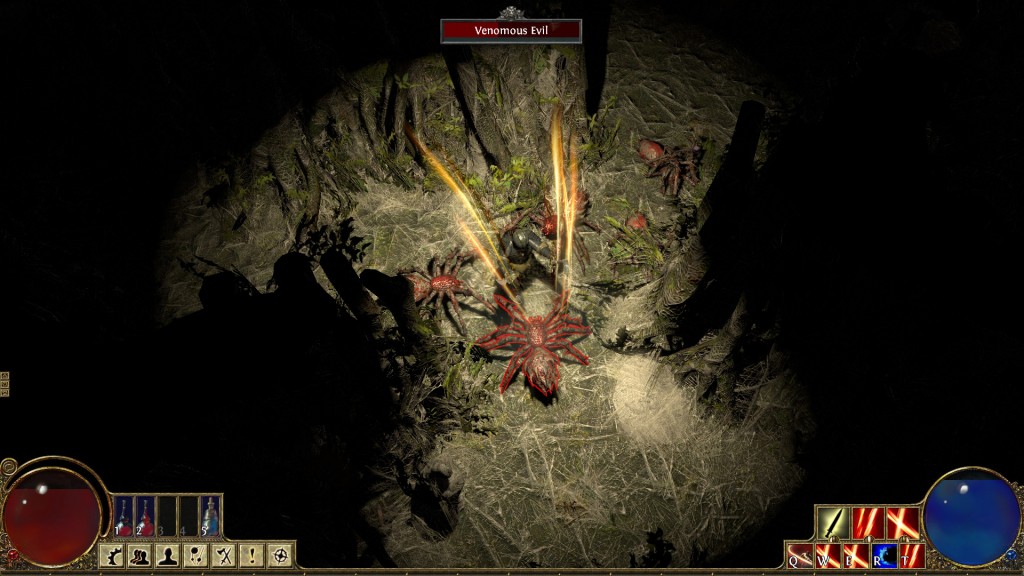Select the skill slot labeled W

pyautogui.click(x=828, y=555)
